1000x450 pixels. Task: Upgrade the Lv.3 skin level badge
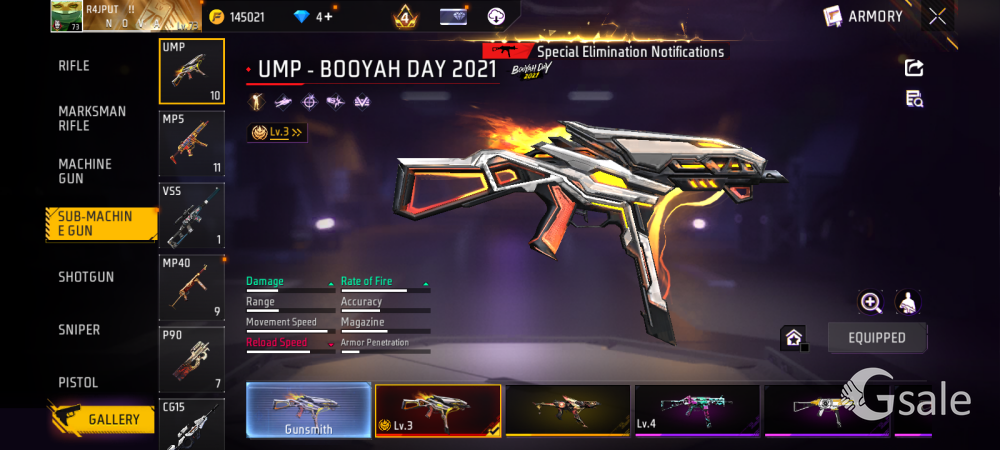click(277, 132)
